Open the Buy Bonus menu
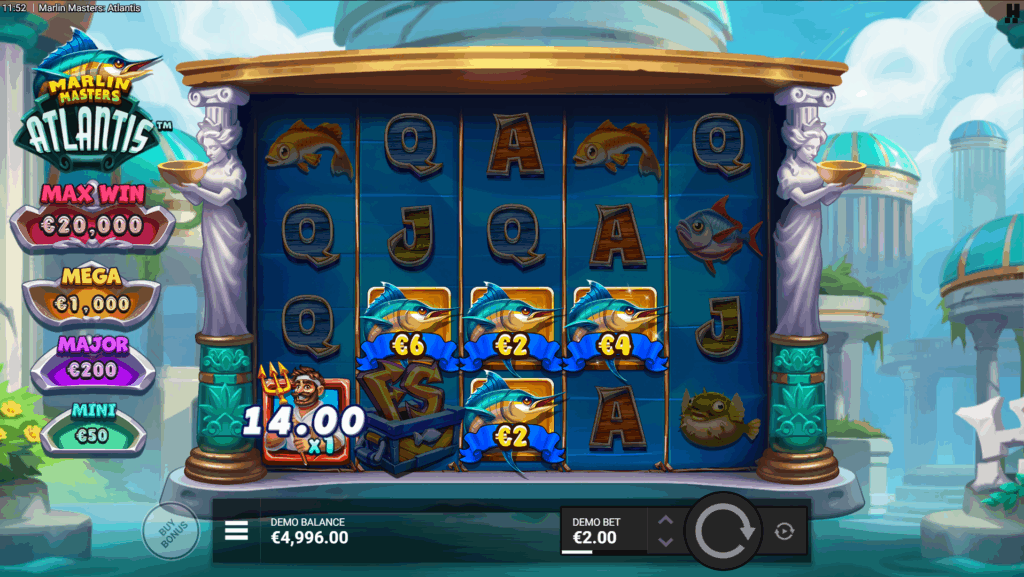This screenshot has height=577, width=1024. 168,530
